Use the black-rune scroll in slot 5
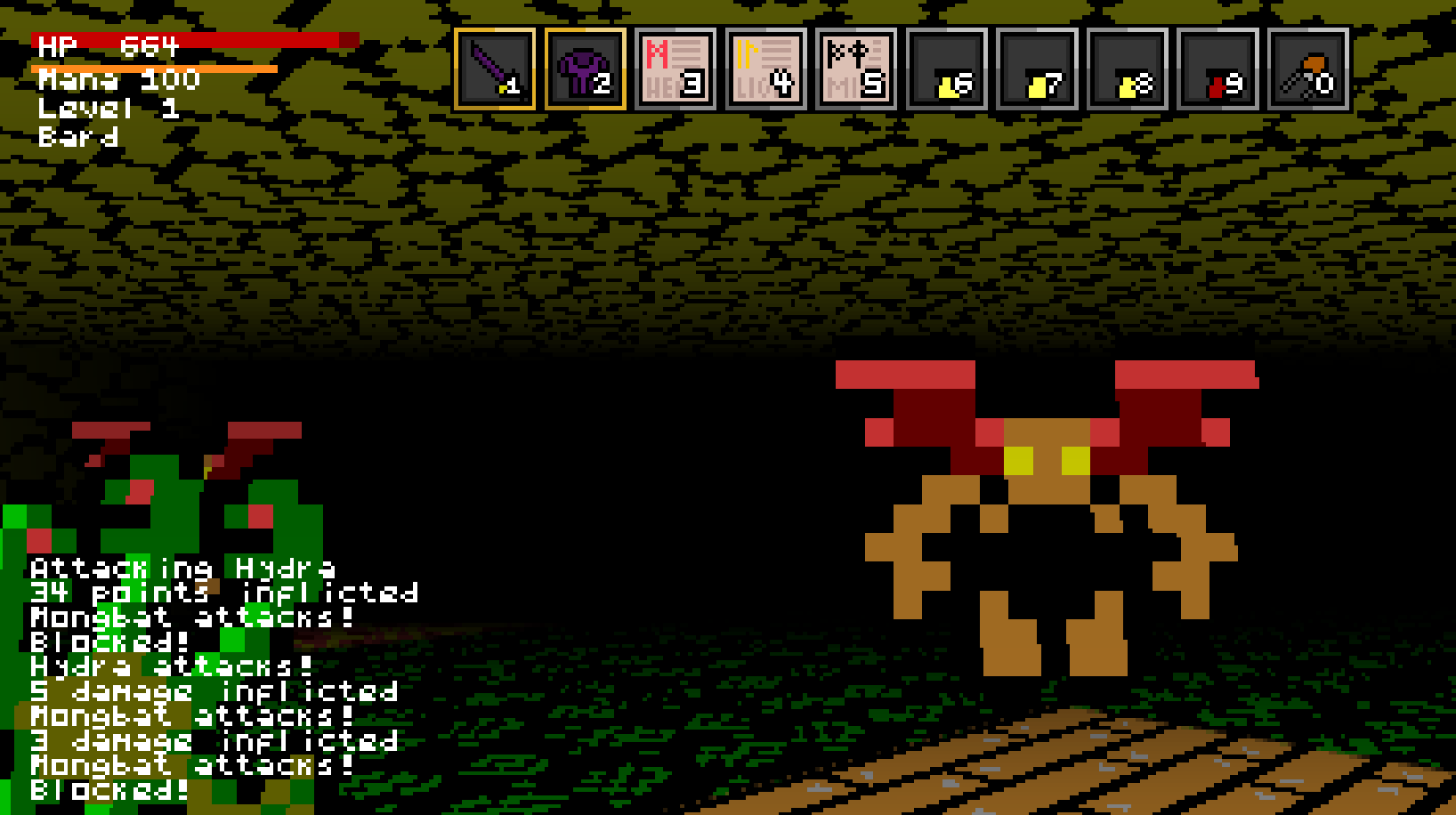The width and height of the screenshot is (1456, 815). (856, 69)
